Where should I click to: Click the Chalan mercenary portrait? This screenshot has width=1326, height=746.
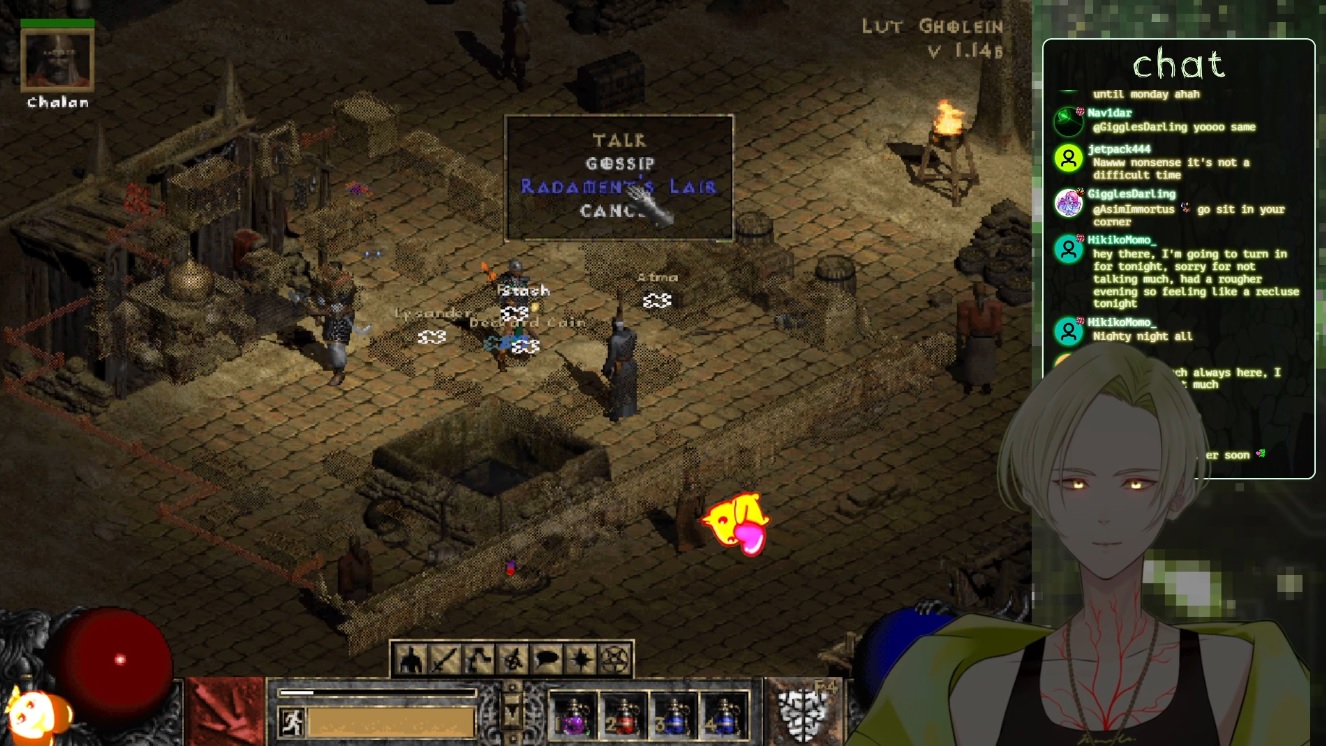(58, 60)
